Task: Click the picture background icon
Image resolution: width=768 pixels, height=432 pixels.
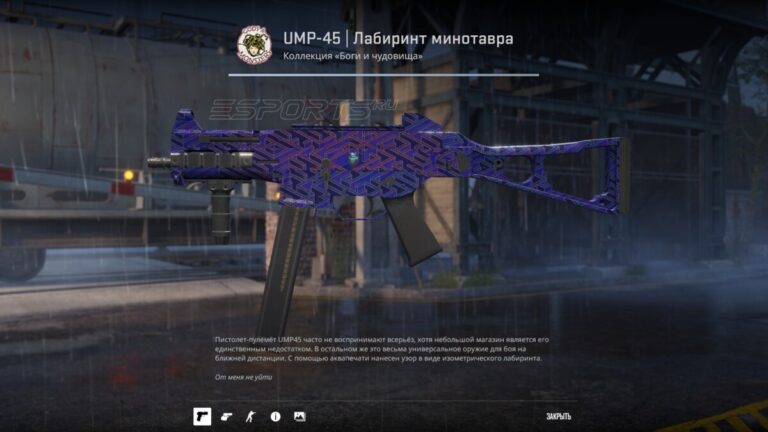Action: pyautogui.click(x=299, y=416)
